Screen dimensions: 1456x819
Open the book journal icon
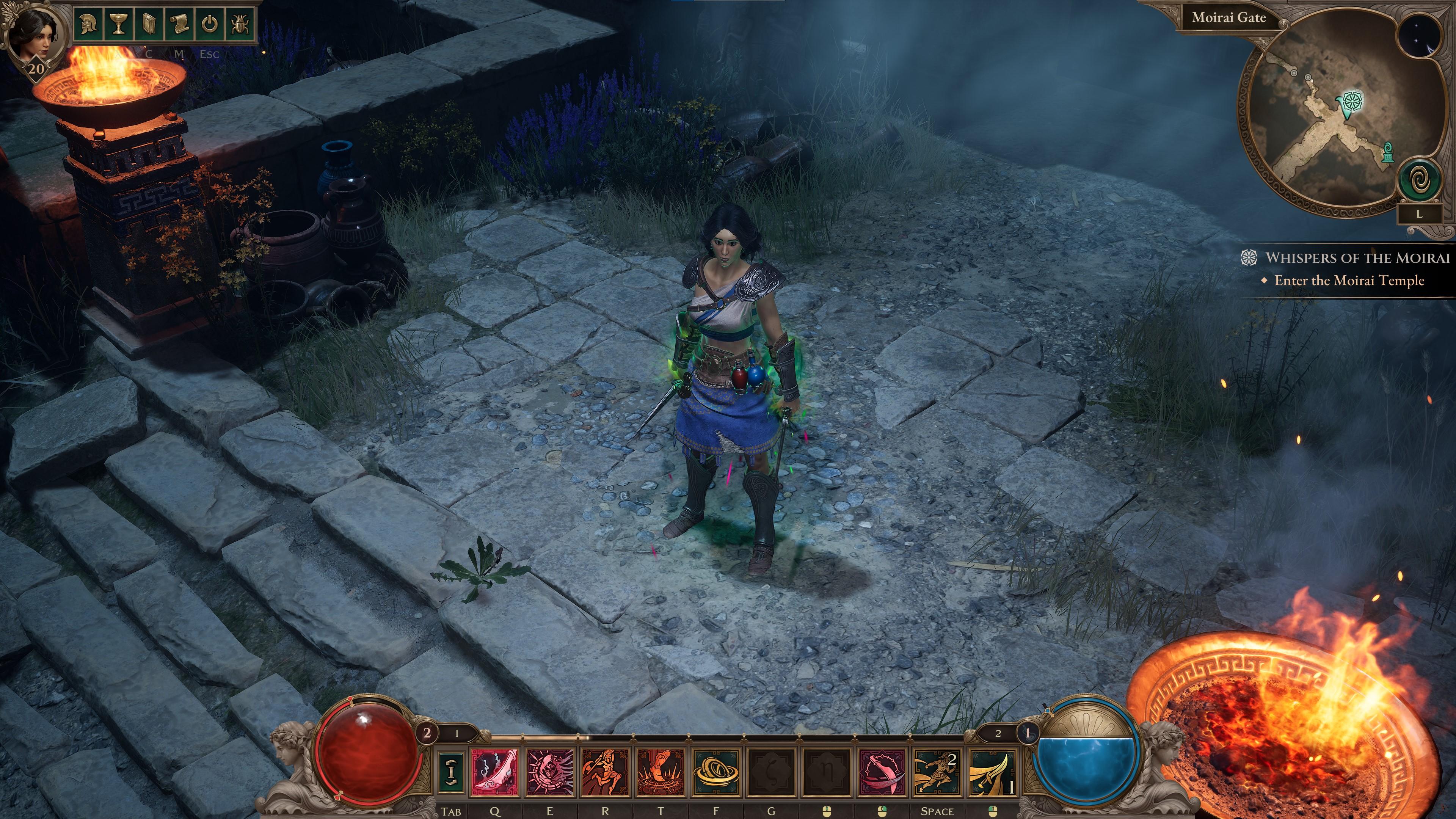tap(149, 24)
